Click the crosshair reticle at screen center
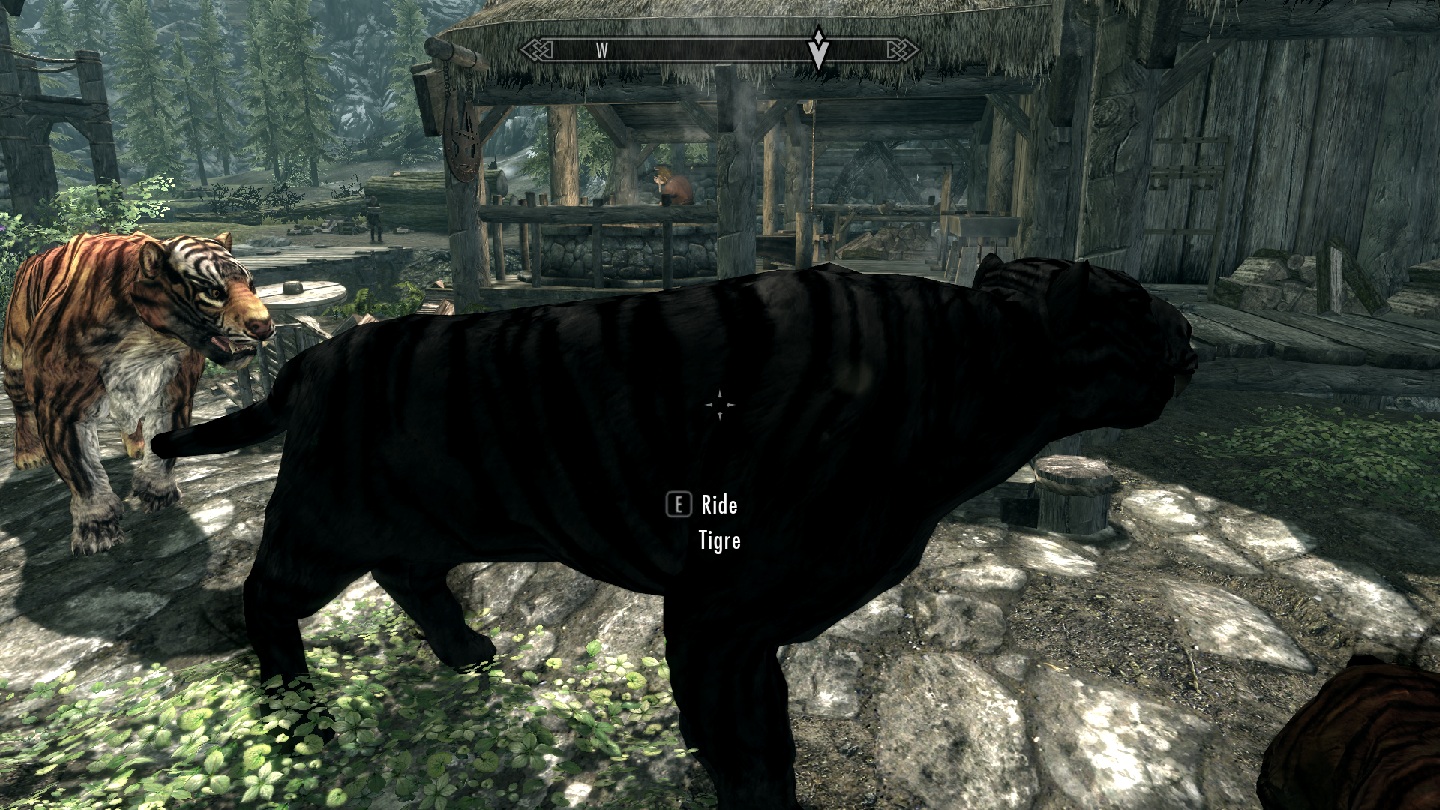This screenshot has width=1440, height=810. click(x=720, y=403)
